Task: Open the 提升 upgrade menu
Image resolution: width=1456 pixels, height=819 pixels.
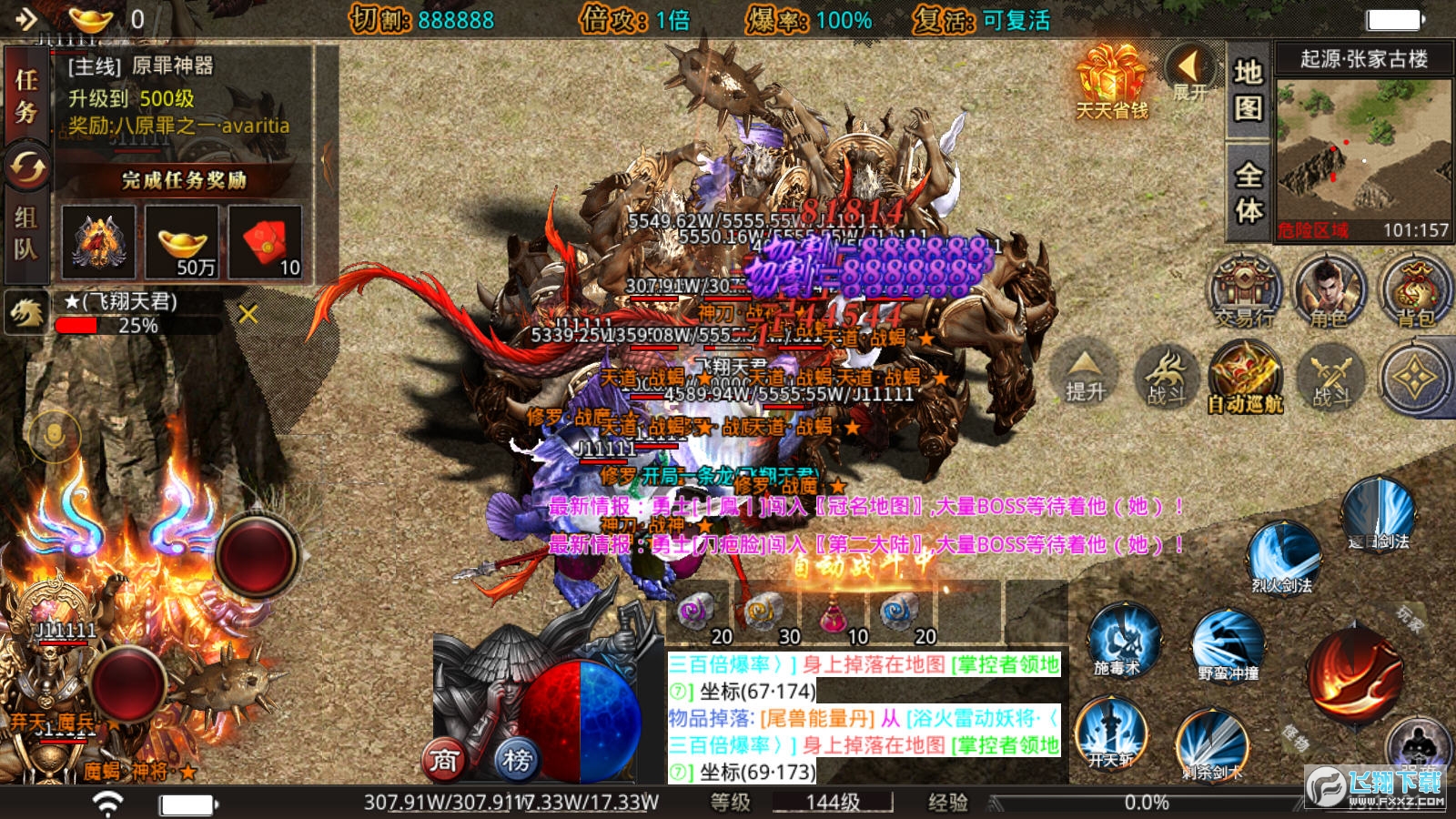Action: coord(1085,374)
